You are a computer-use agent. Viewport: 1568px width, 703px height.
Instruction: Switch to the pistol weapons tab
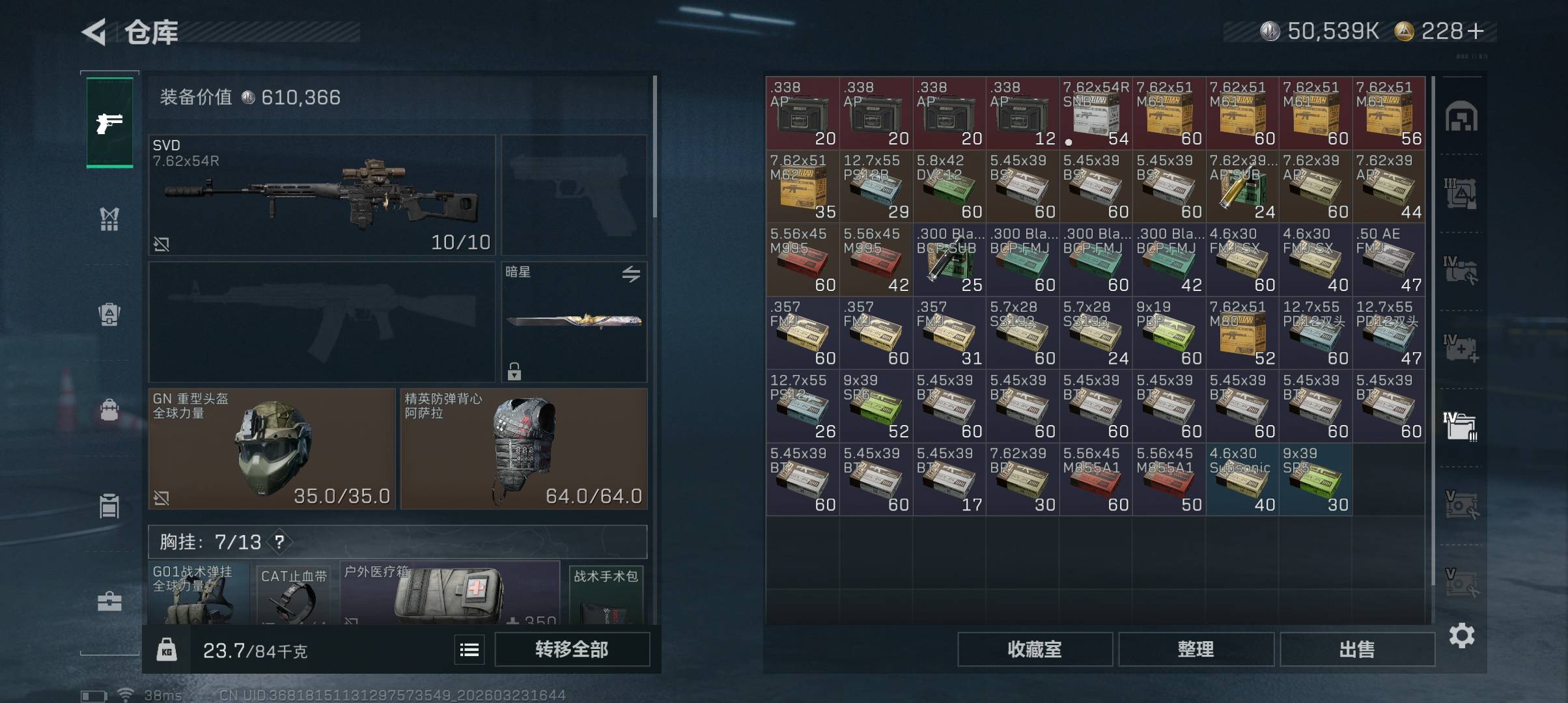(x=109, y=122)
